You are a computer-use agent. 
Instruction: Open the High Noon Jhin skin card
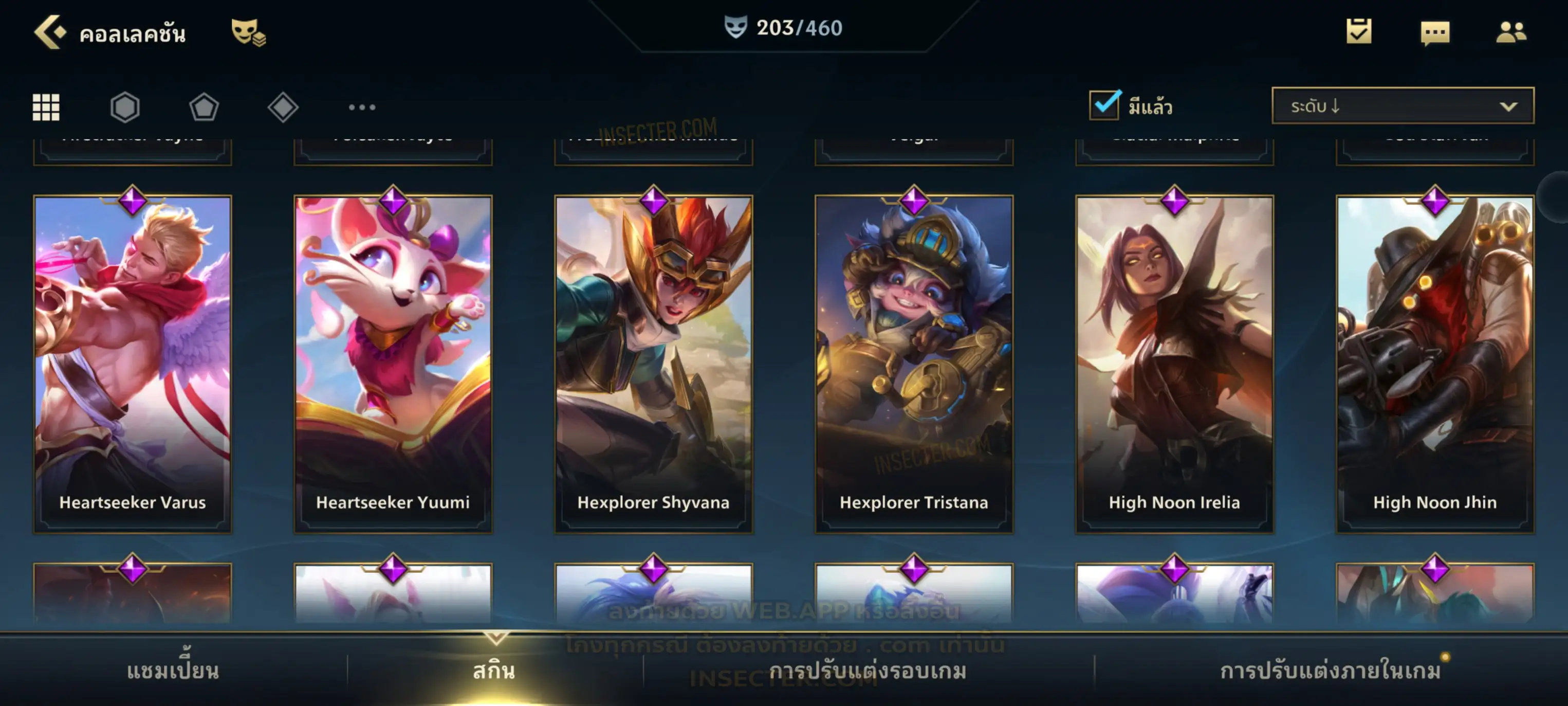1435,364
